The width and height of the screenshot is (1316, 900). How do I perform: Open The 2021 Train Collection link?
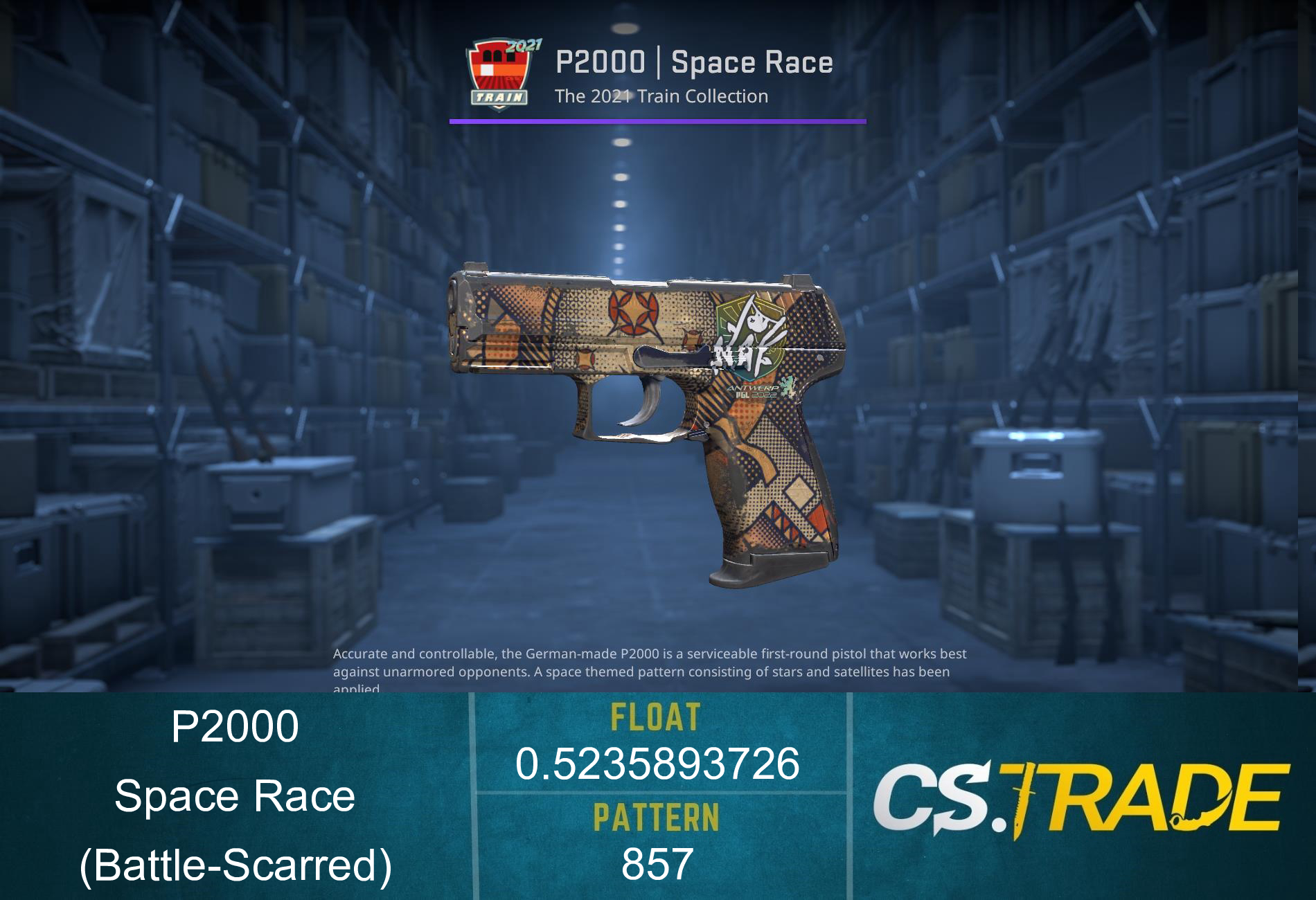tap(661, 97)
